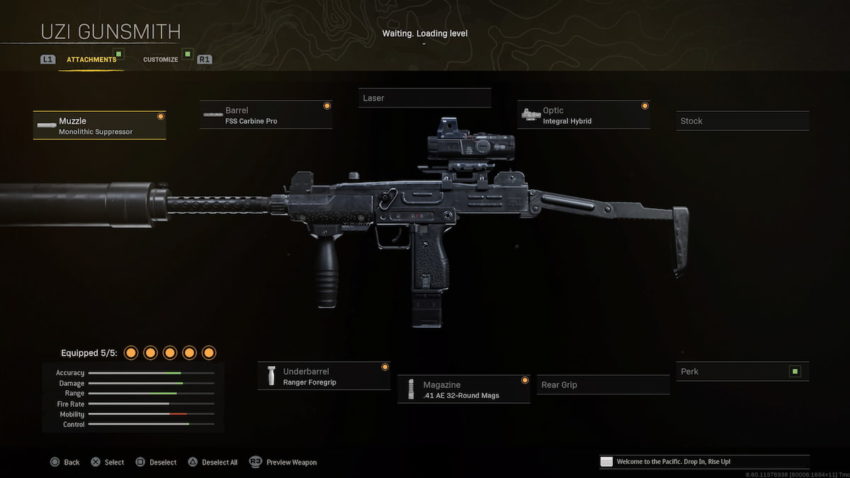Open the Magazine .41 AE 32-Round Mags slot
Viewport: 850px width, 478px height.
point(464,389)
